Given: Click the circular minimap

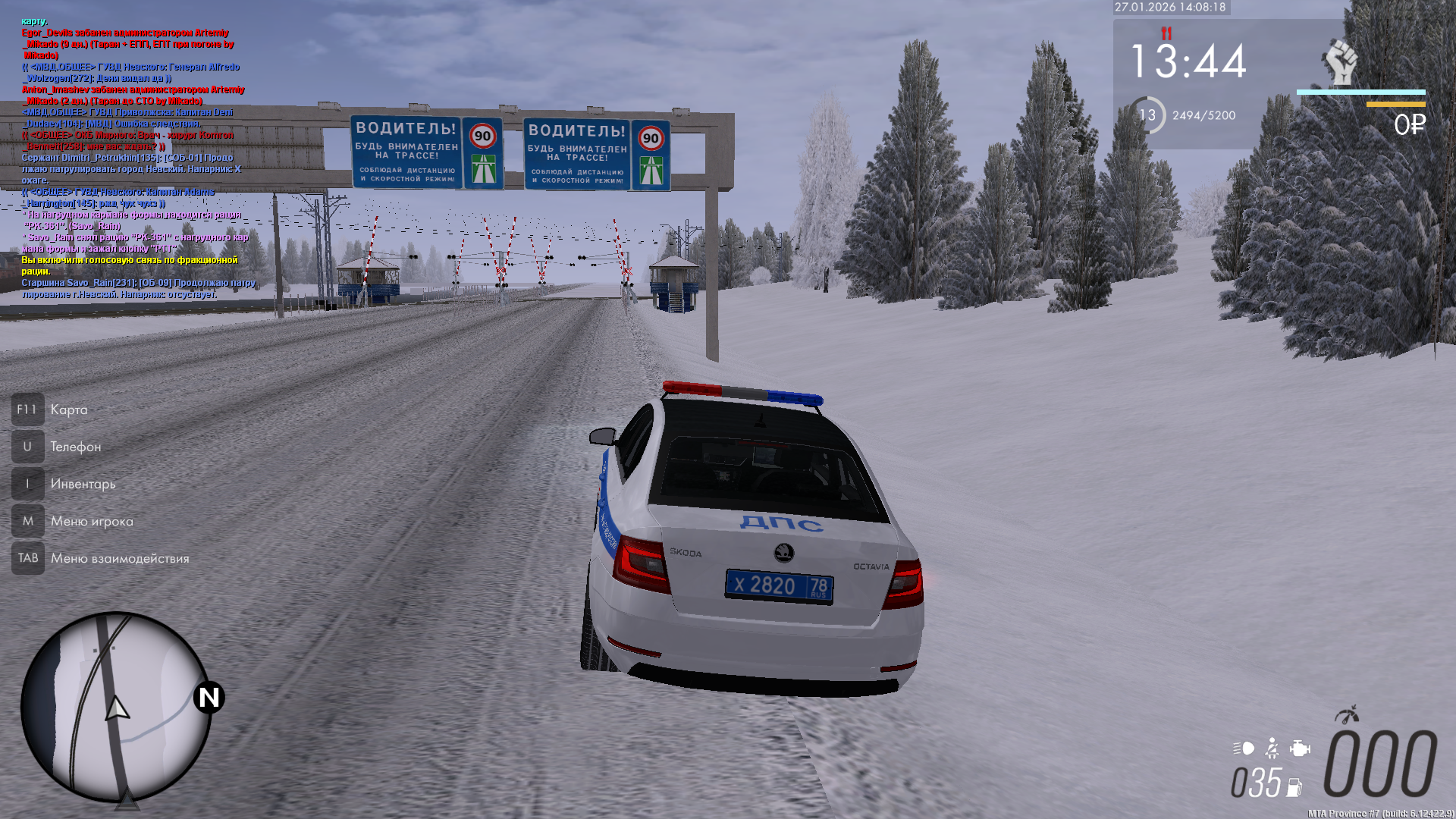Looking at the screenshot, I should coord(116,707).
